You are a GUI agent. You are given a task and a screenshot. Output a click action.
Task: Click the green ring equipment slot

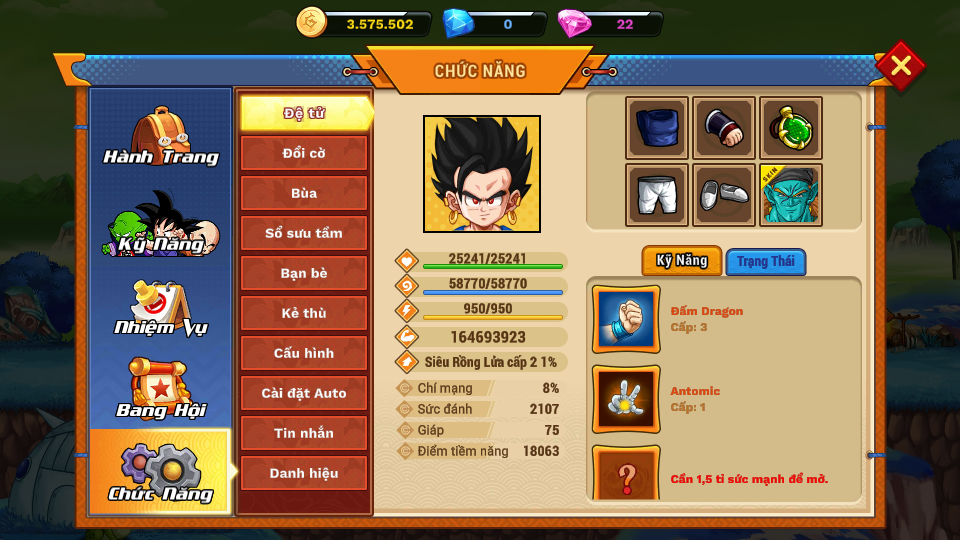(790, 128)
